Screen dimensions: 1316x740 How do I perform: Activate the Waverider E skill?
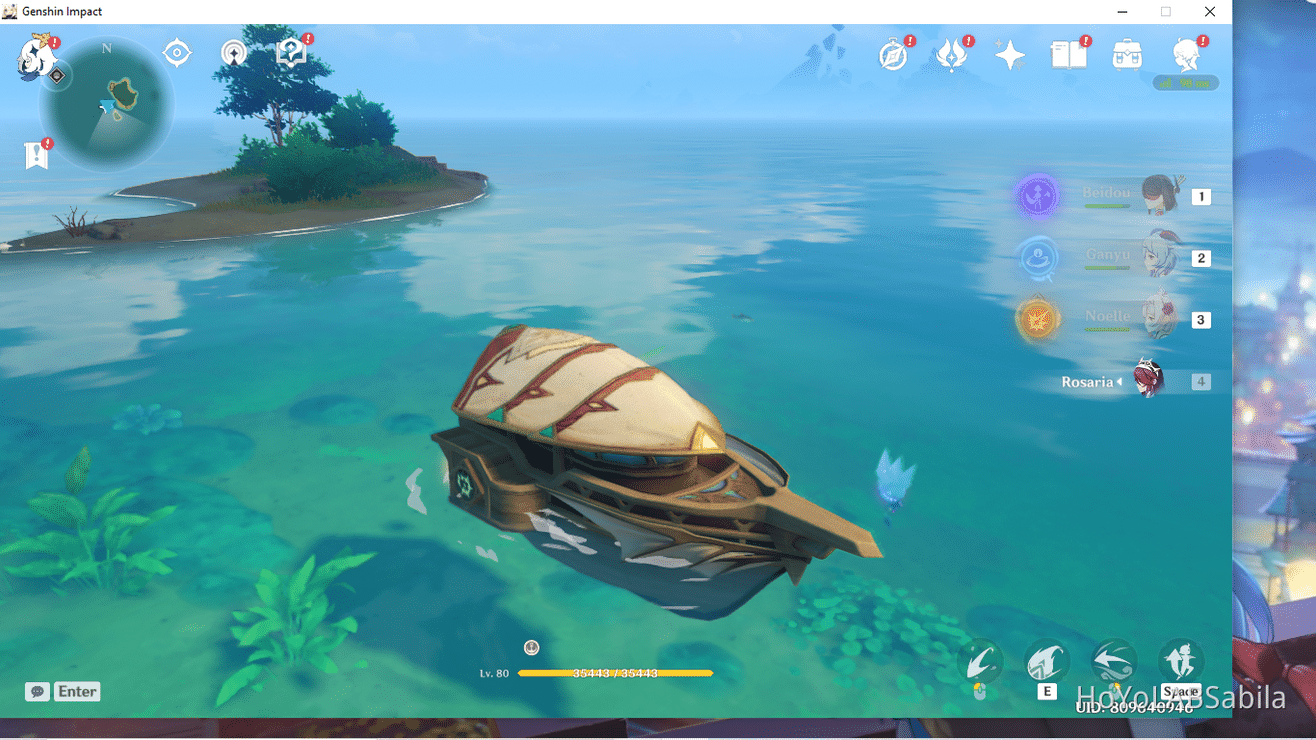coord(1046,661)
